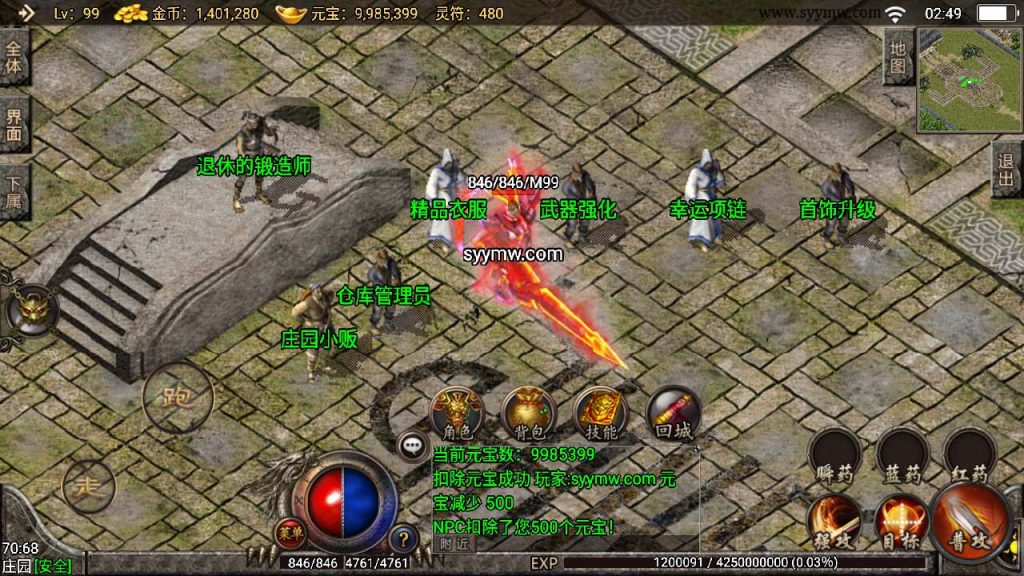Open the 背包 backpack
The image size is (1024, 576).
click(x=528, y=412)
